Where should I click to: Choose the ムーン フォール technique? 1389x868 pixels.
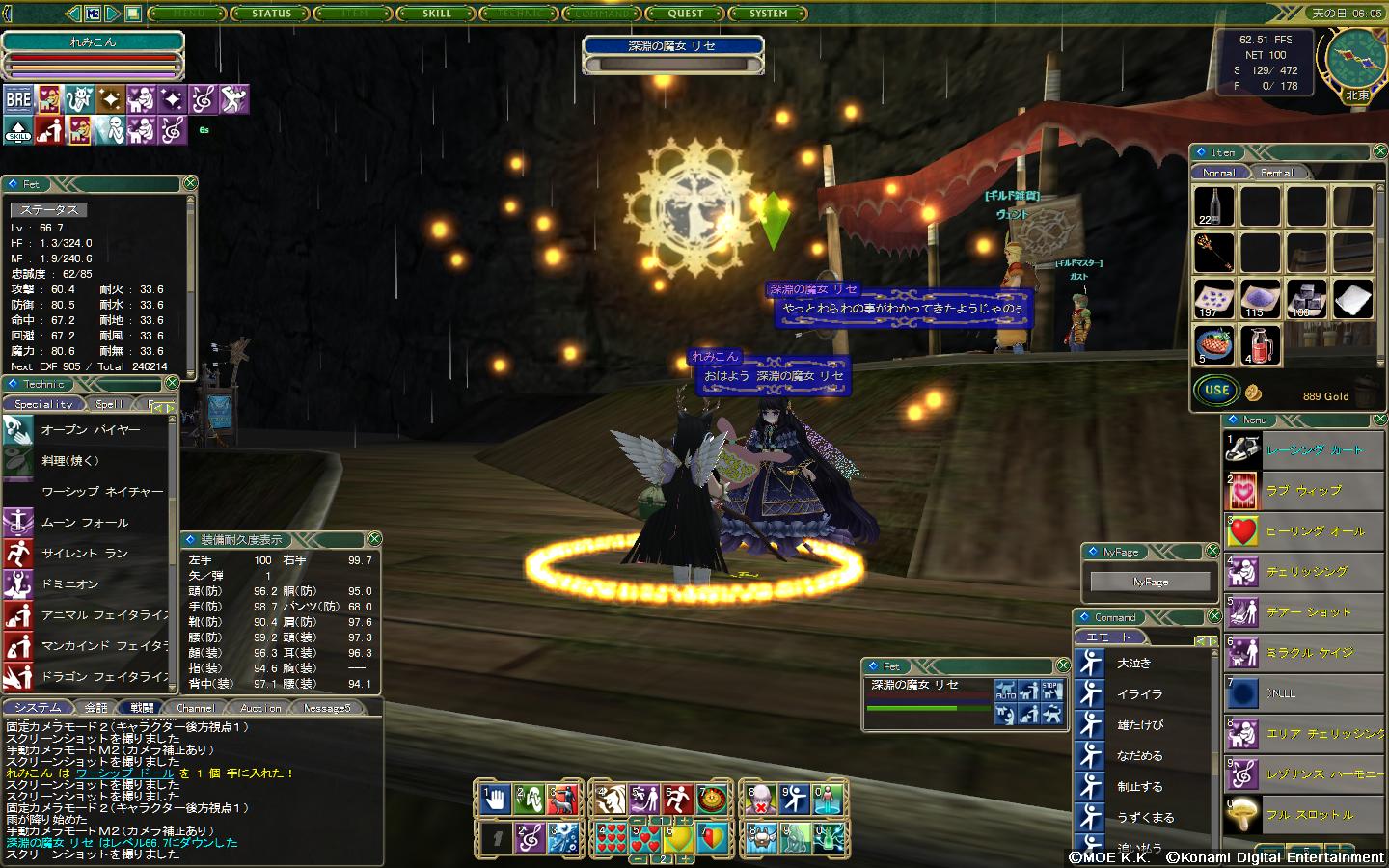coord(85,523)
